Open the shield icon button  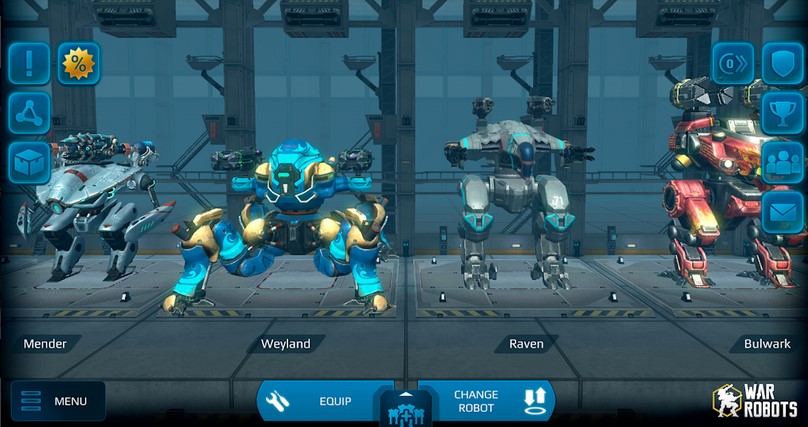[x=782, y=63]
